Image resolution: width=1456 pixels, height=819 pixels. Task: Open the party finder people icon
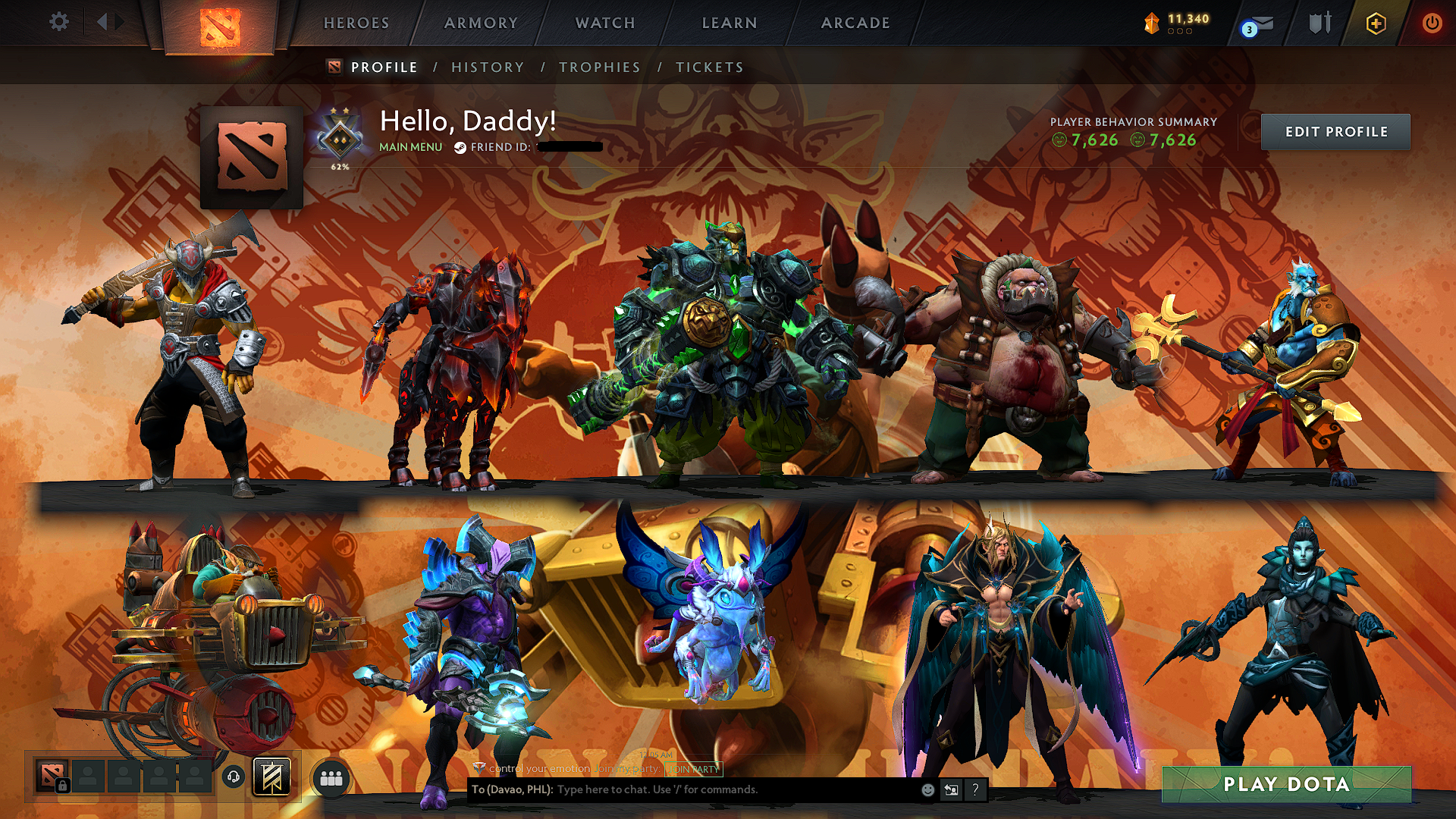coord(331,777)
